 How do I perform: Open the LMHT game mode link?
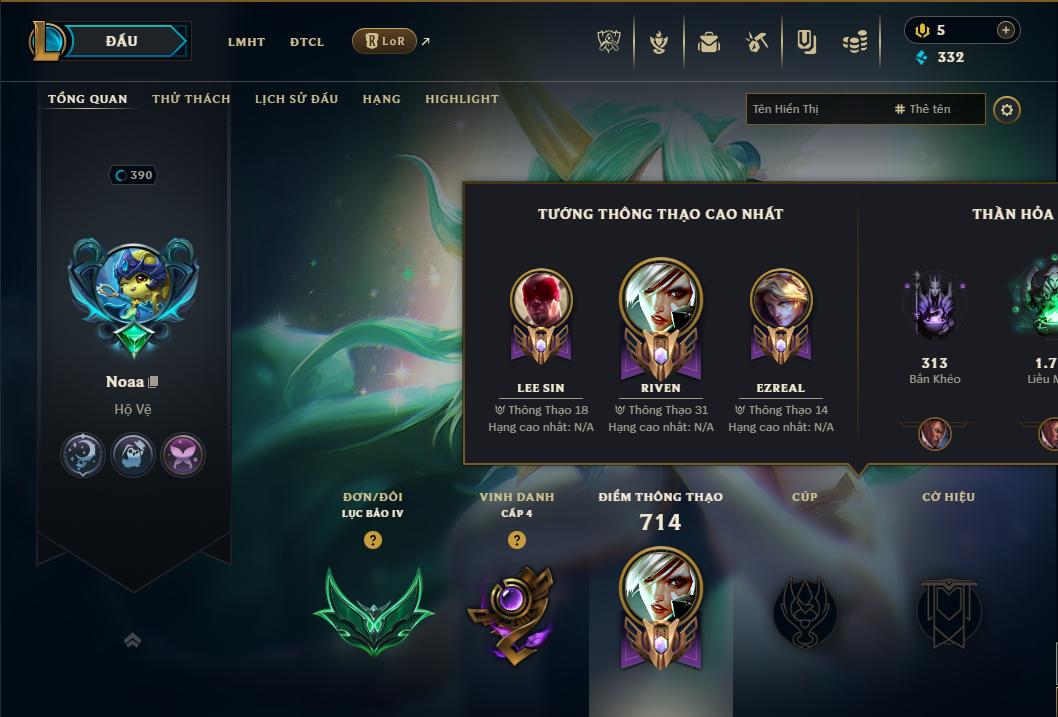246,42
